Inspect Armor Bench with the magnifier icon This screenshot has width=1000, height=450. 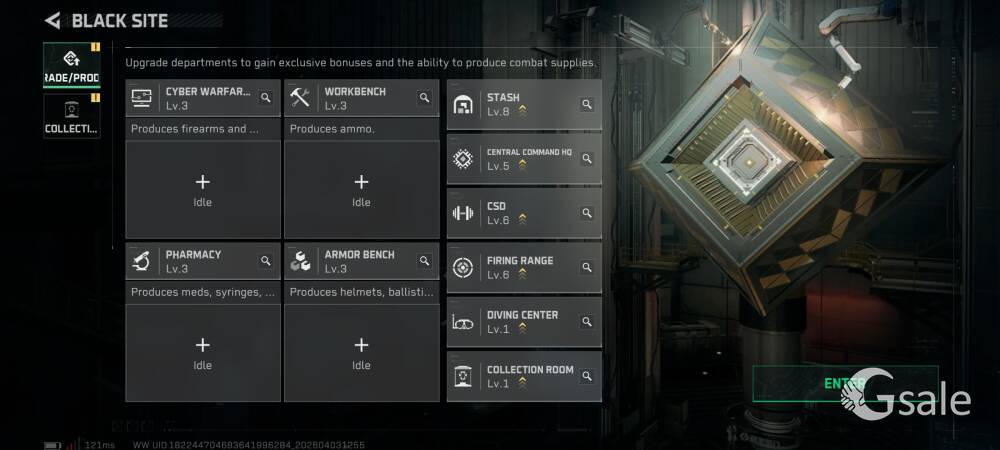[424, 261]
